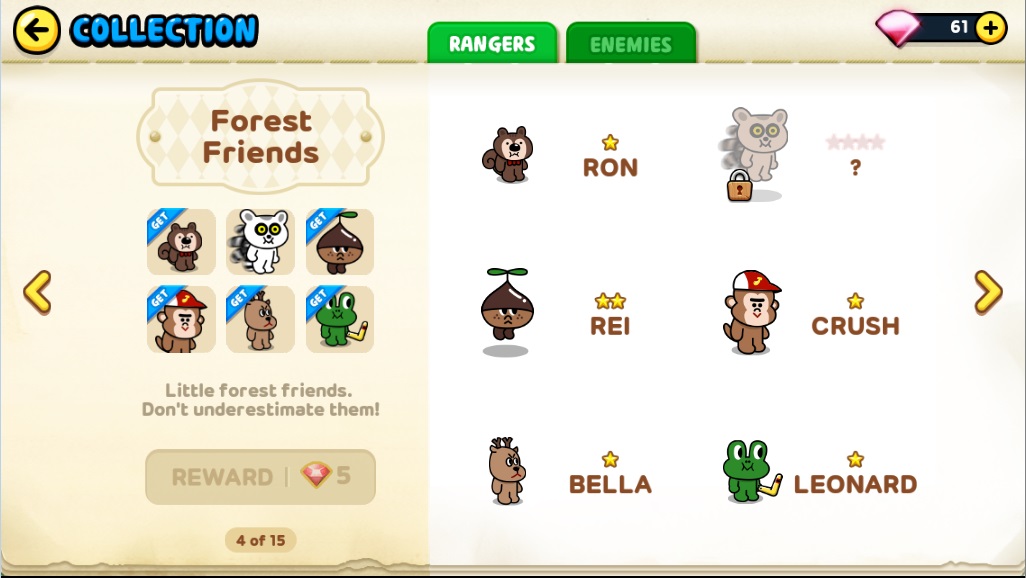The height and width of the screenshot is (578, 1026).
Task: Choose the chestnut Rei thumbnail
Action: pyautogui.click(x=340, y=242)
